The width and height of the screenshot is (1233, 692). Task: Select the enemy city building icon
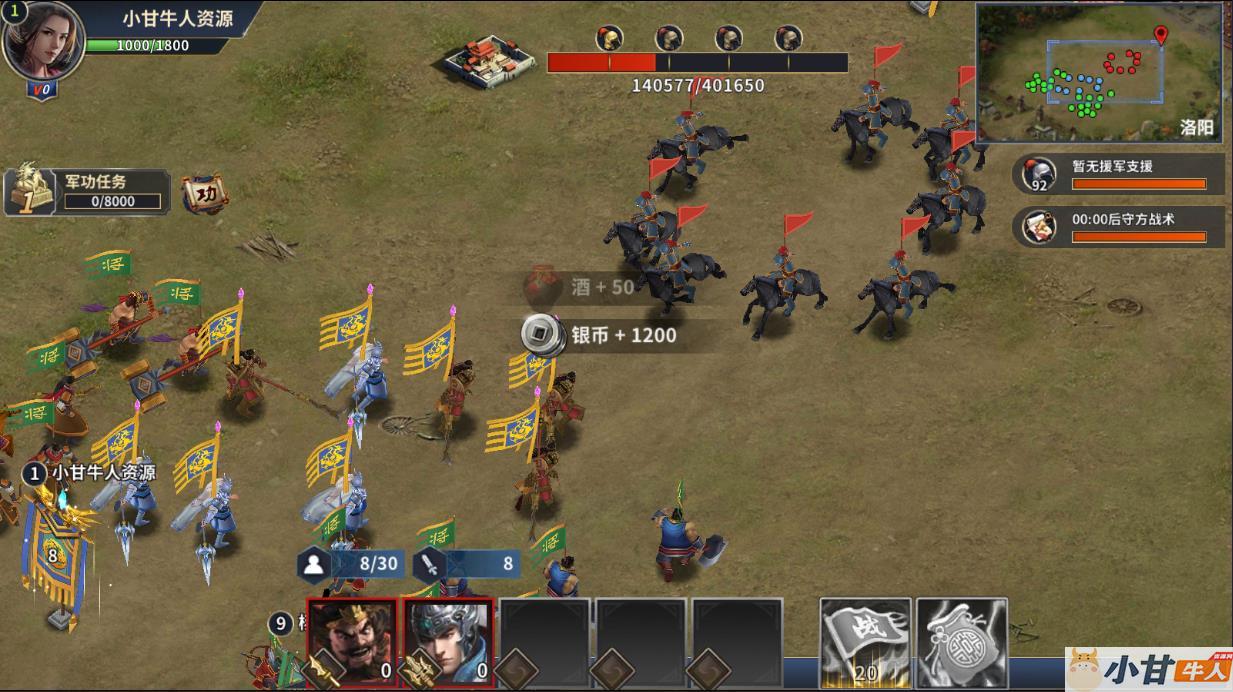tap(487, 60)
